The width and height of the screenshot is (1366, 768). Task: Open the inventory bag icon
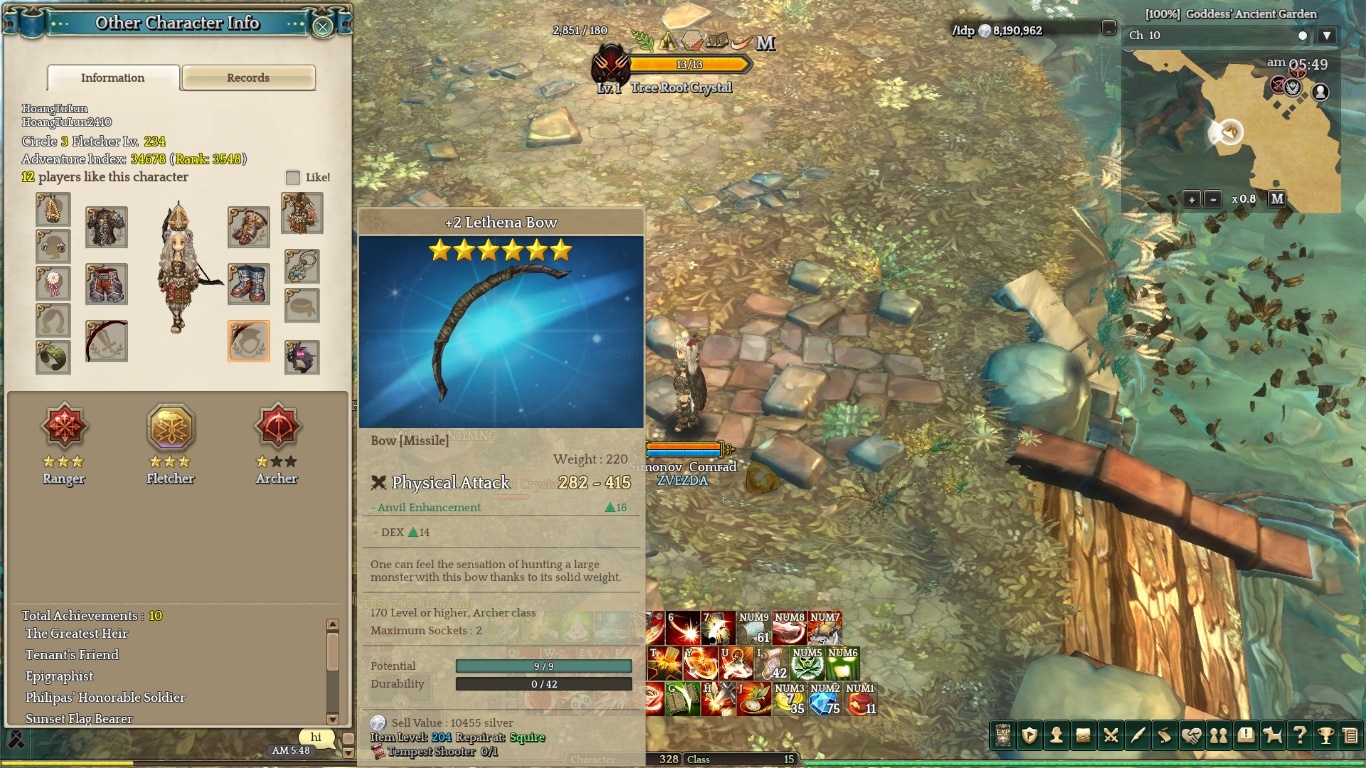point(1083,736)
